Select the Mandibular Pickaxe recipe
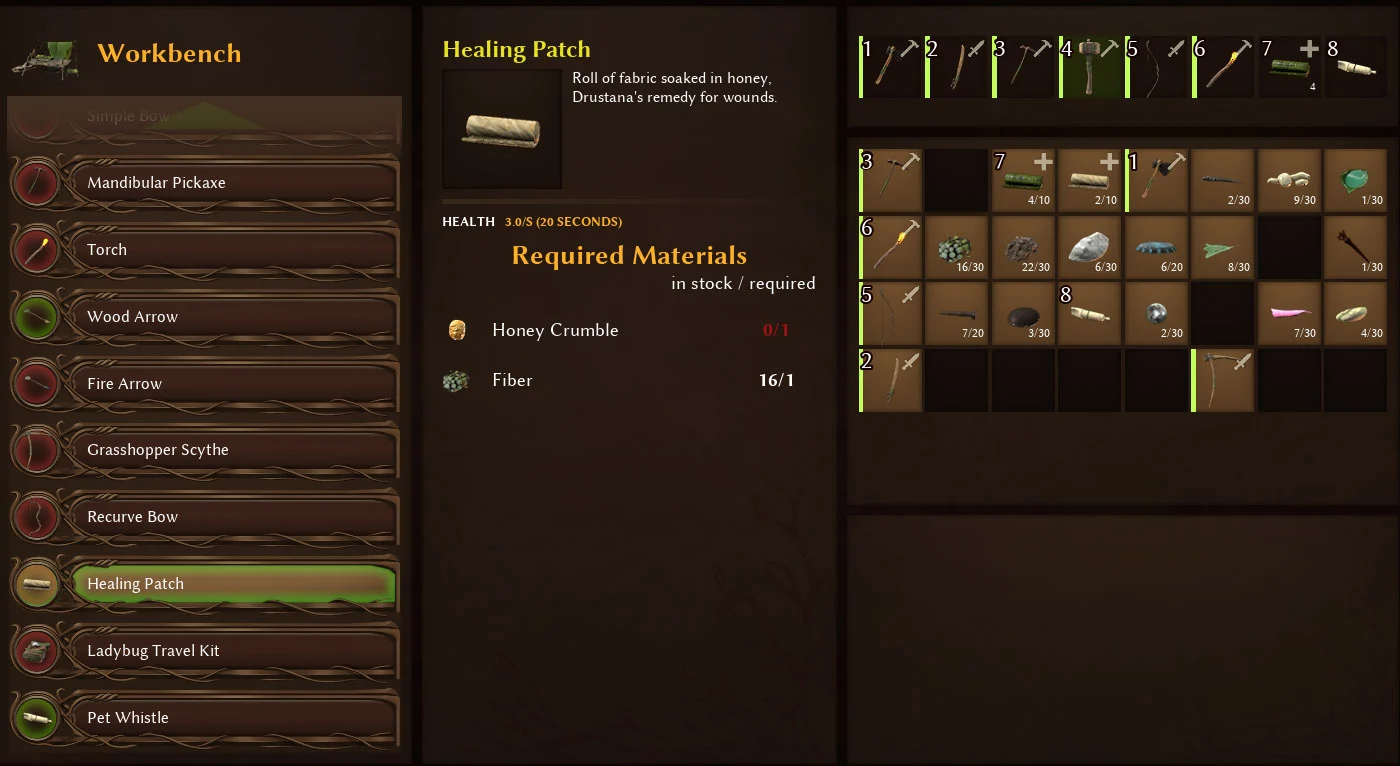Viewport: 1400px width, 766px height. tap(204, 182)
